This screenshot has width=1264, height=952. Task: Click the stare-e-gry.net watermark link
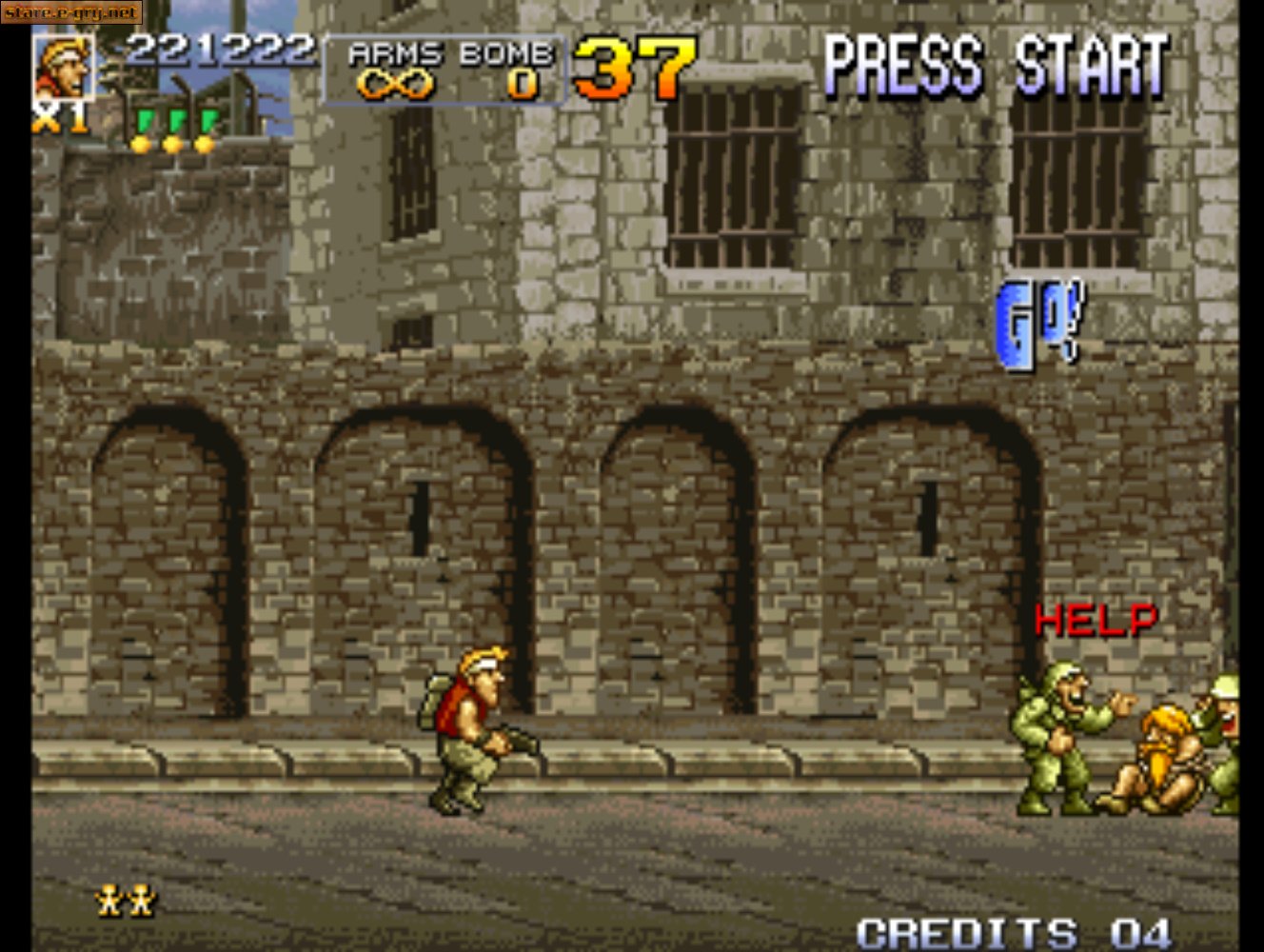[69, 12]
